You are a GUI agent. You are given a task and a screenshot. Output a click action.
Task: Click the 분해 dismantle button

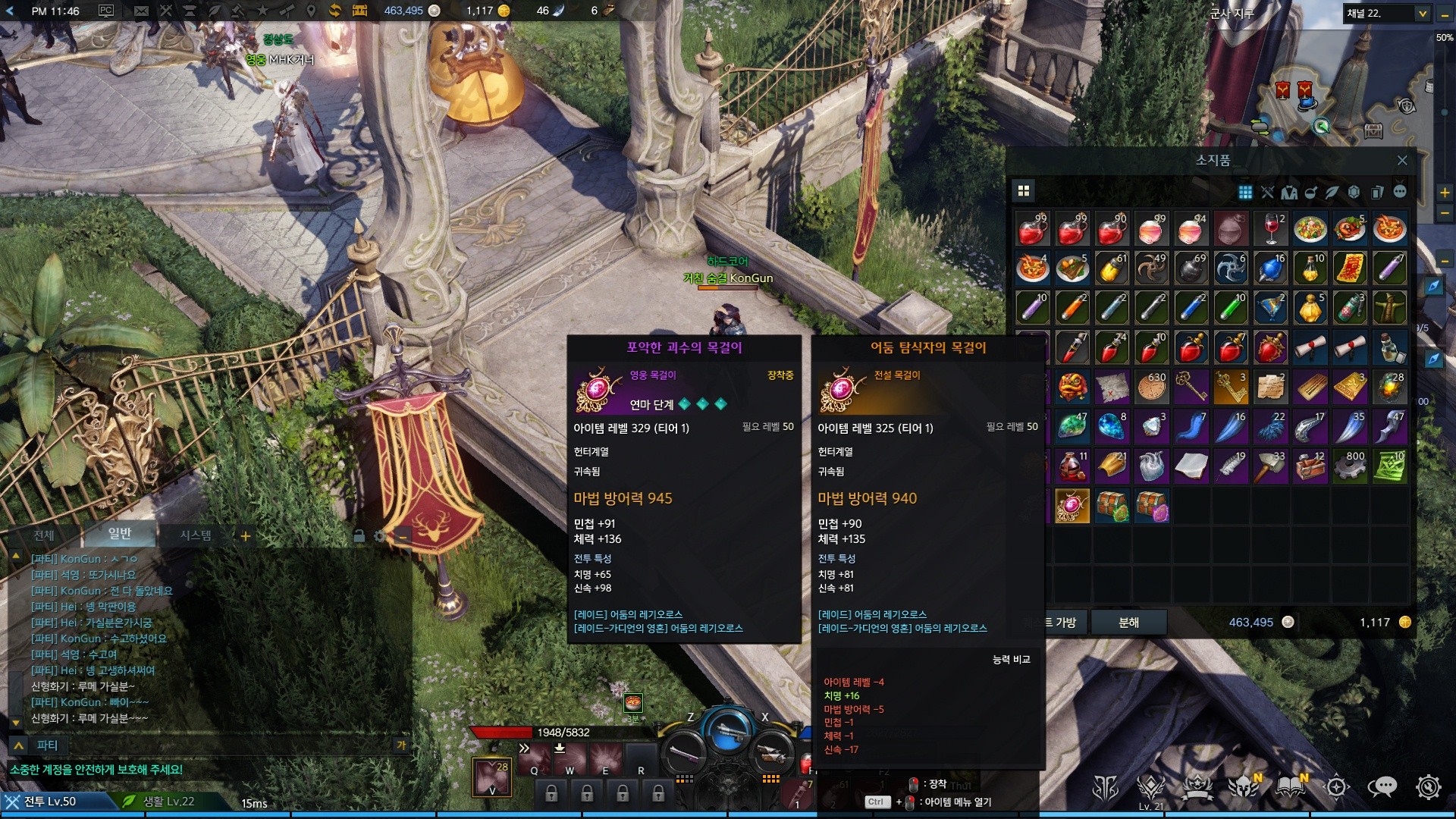(1128, 623)
